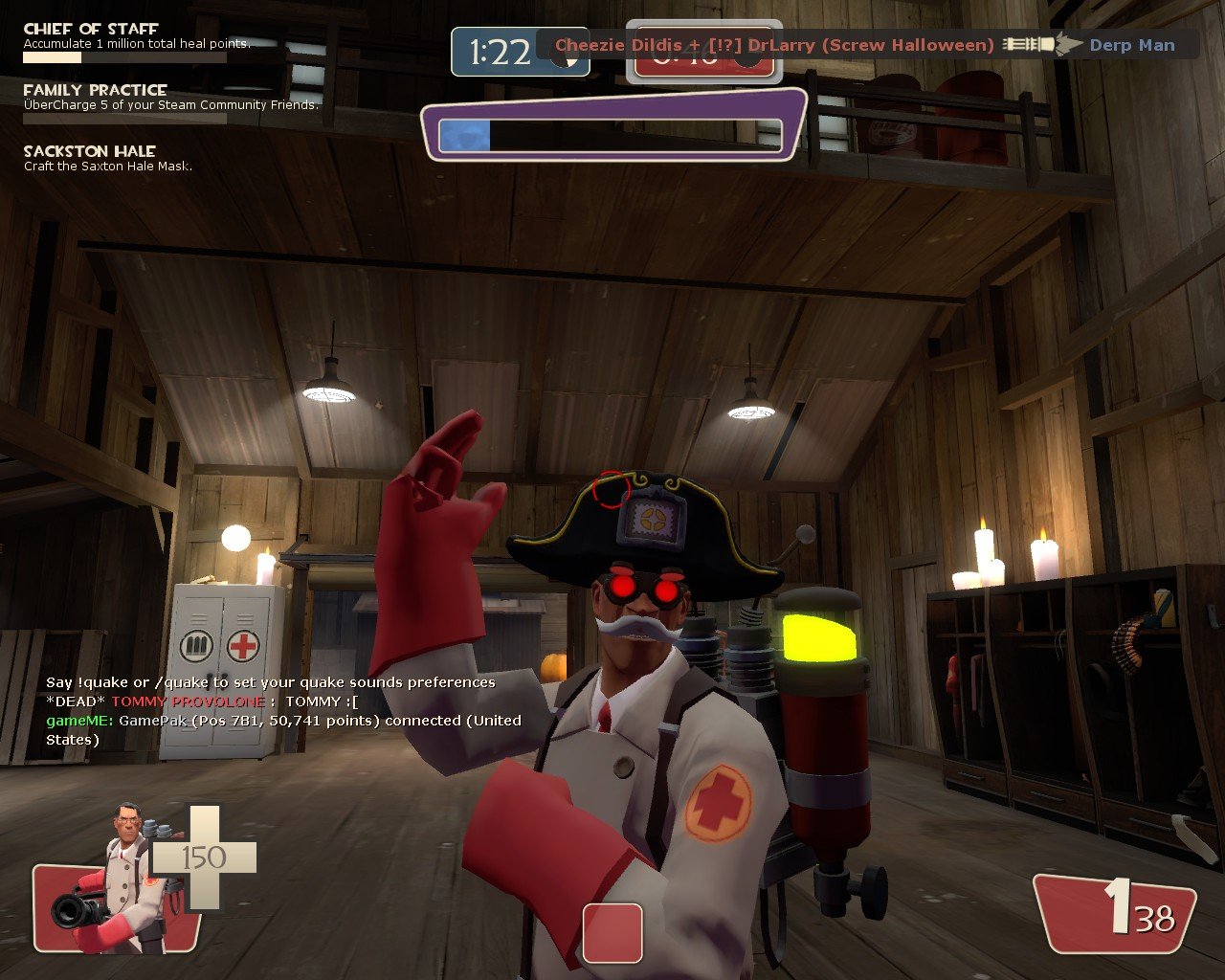The image size is (1225, 980).
Task: Select the quake sounds preferences chat line
Action: 271,682
